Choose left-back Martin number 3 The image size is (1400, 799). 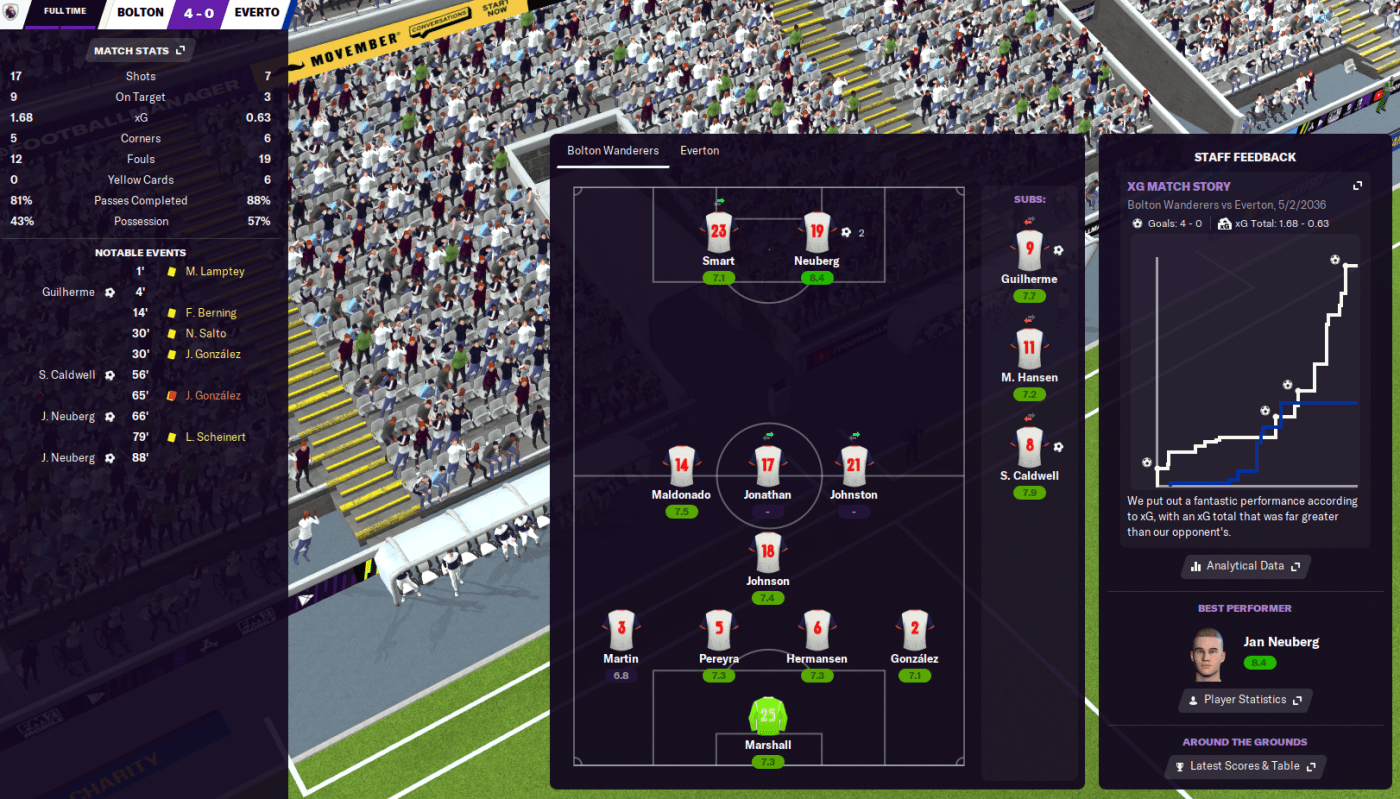pyautogui.click(x=621, y=630)
